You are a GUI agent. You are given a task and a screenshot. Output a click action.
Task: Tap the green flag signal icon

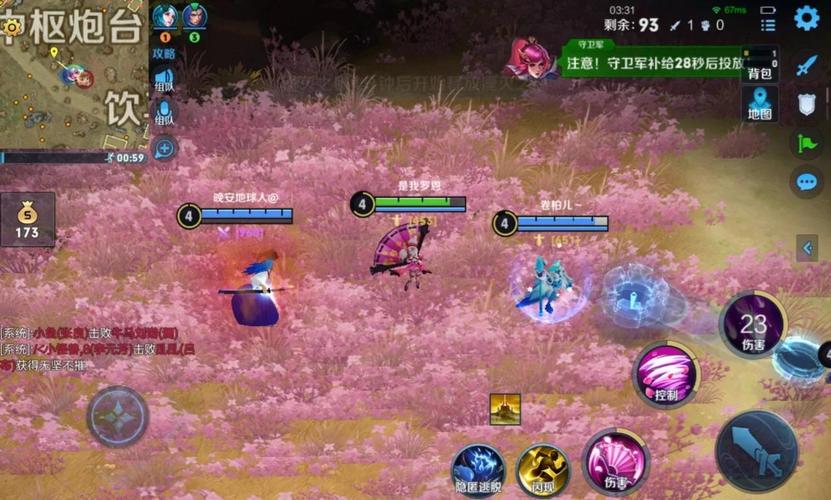pos(806,143)
